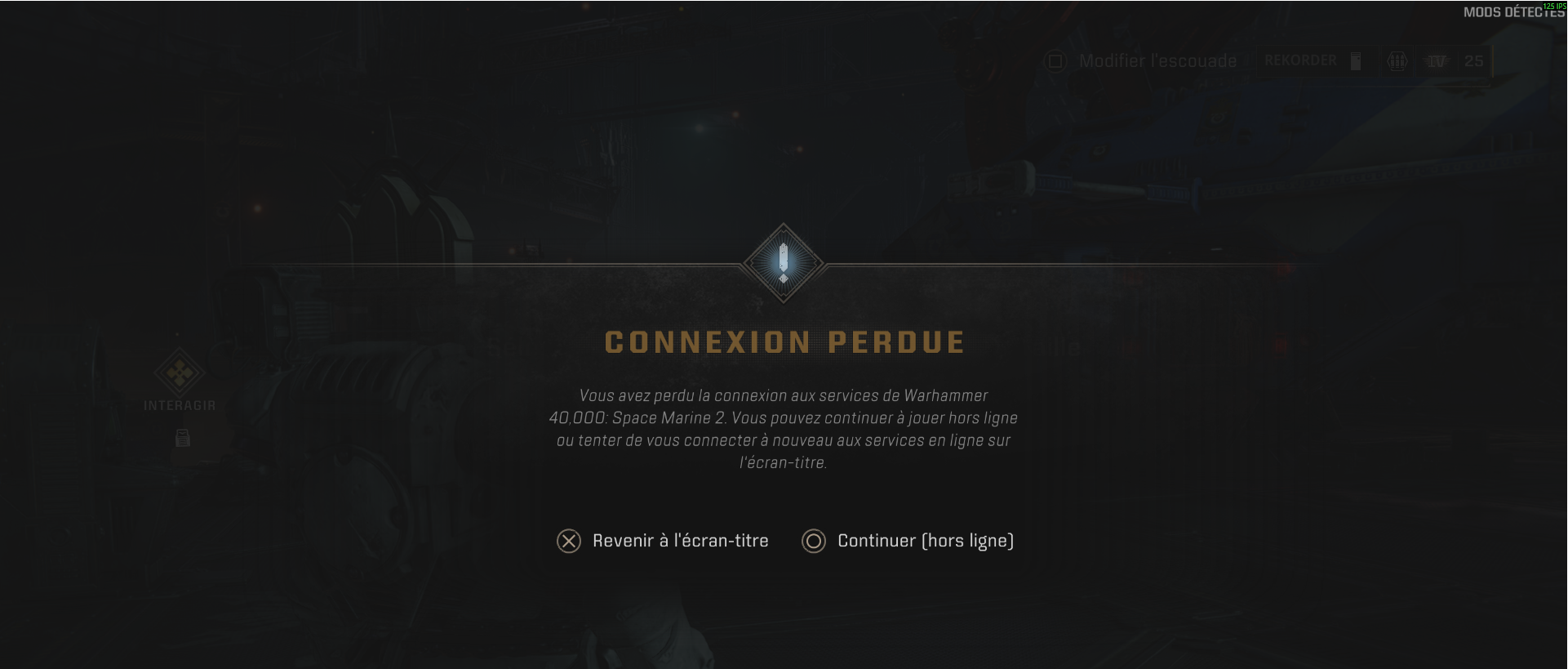Click the player name REKORDER
This screenshot has height=669, width=1568.
point(1301,61)
